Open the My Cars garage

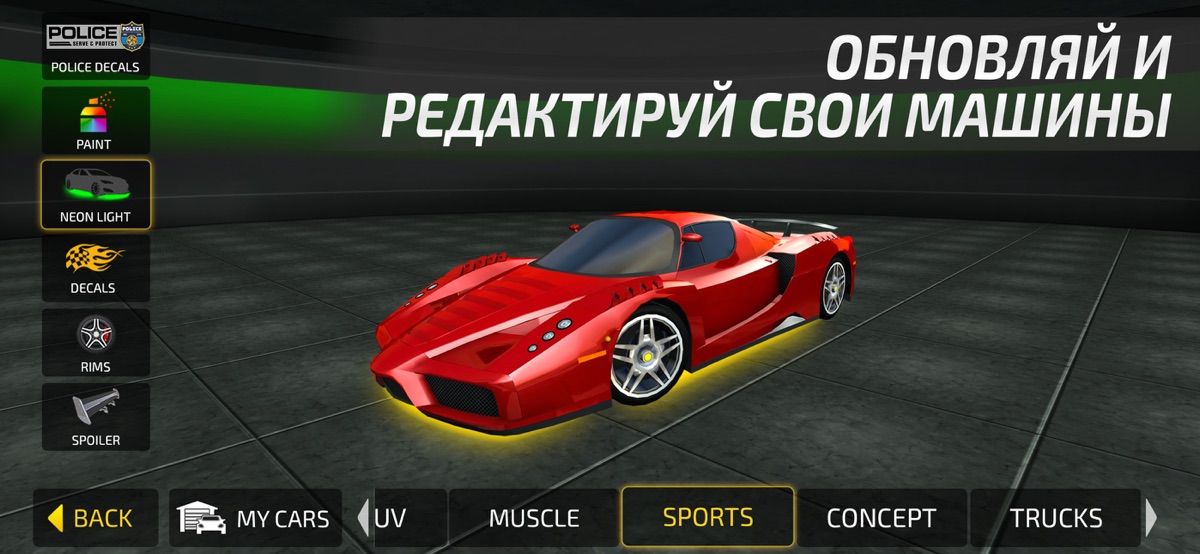point(255,518)
